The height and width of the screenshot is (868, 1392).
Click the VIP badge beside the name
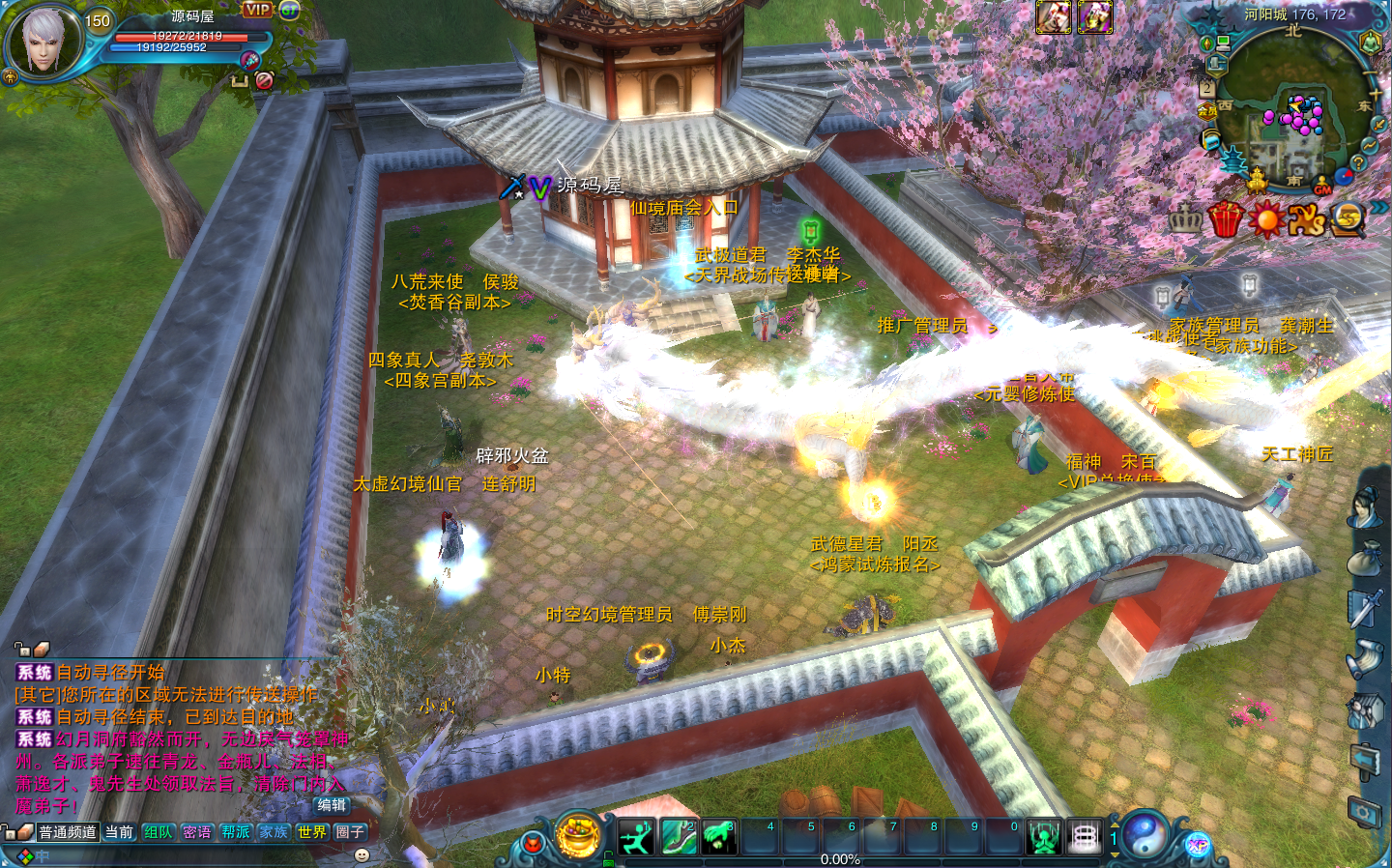point(257,10)
